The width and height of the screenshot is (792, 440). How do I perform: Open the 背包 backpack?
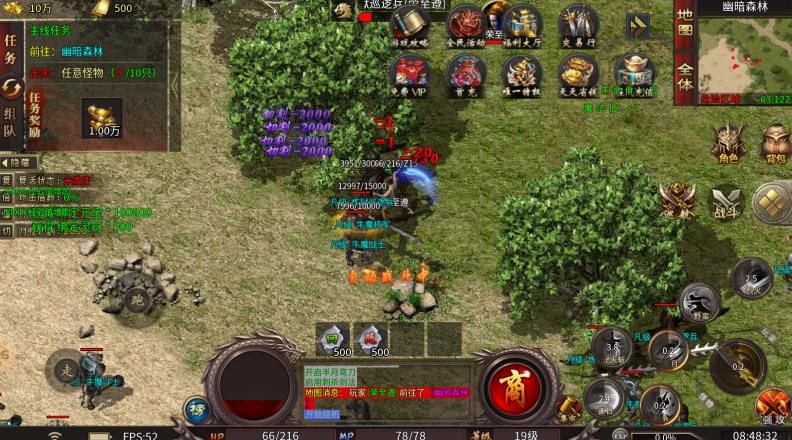click(x=774, y=144)
